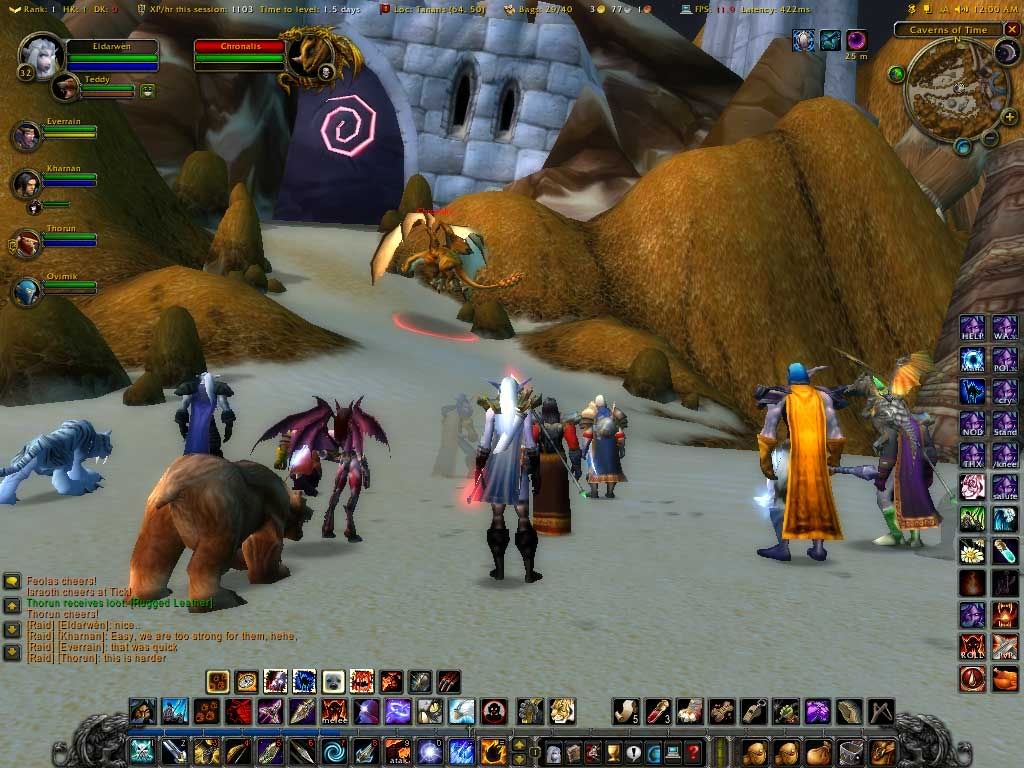The width and height of the screenshot is (1024, 768).
Task: Select party member Thorun's frame
Action: (x=27, y=244)
